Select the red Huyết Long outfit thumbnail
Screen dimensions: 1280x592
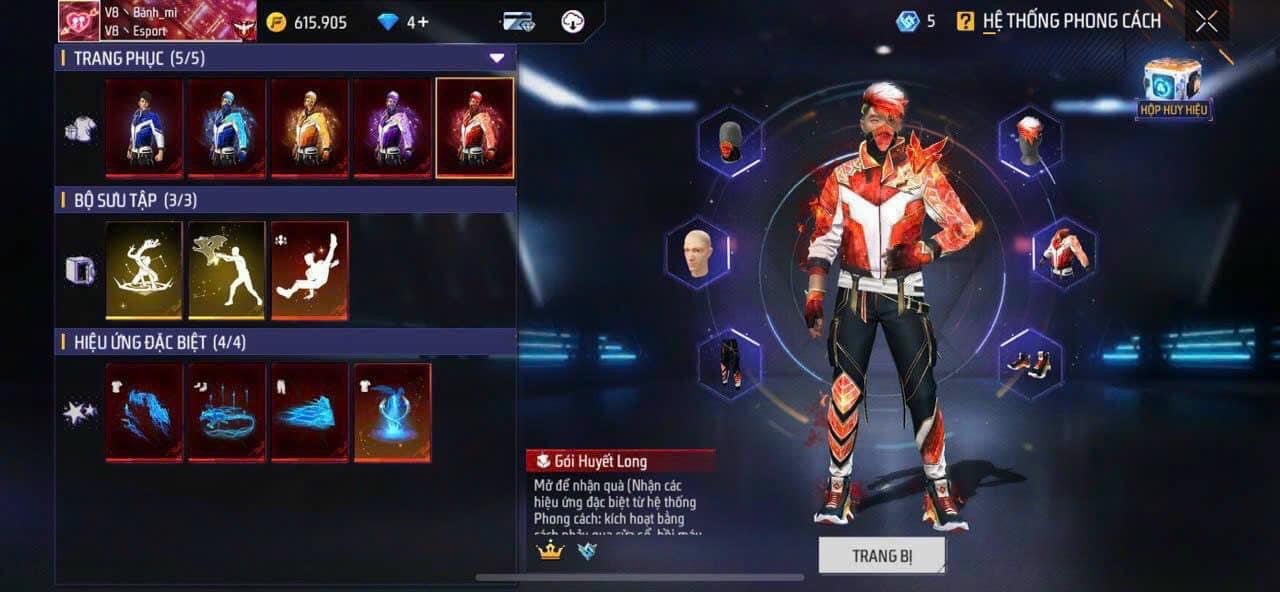click(475, 128)
